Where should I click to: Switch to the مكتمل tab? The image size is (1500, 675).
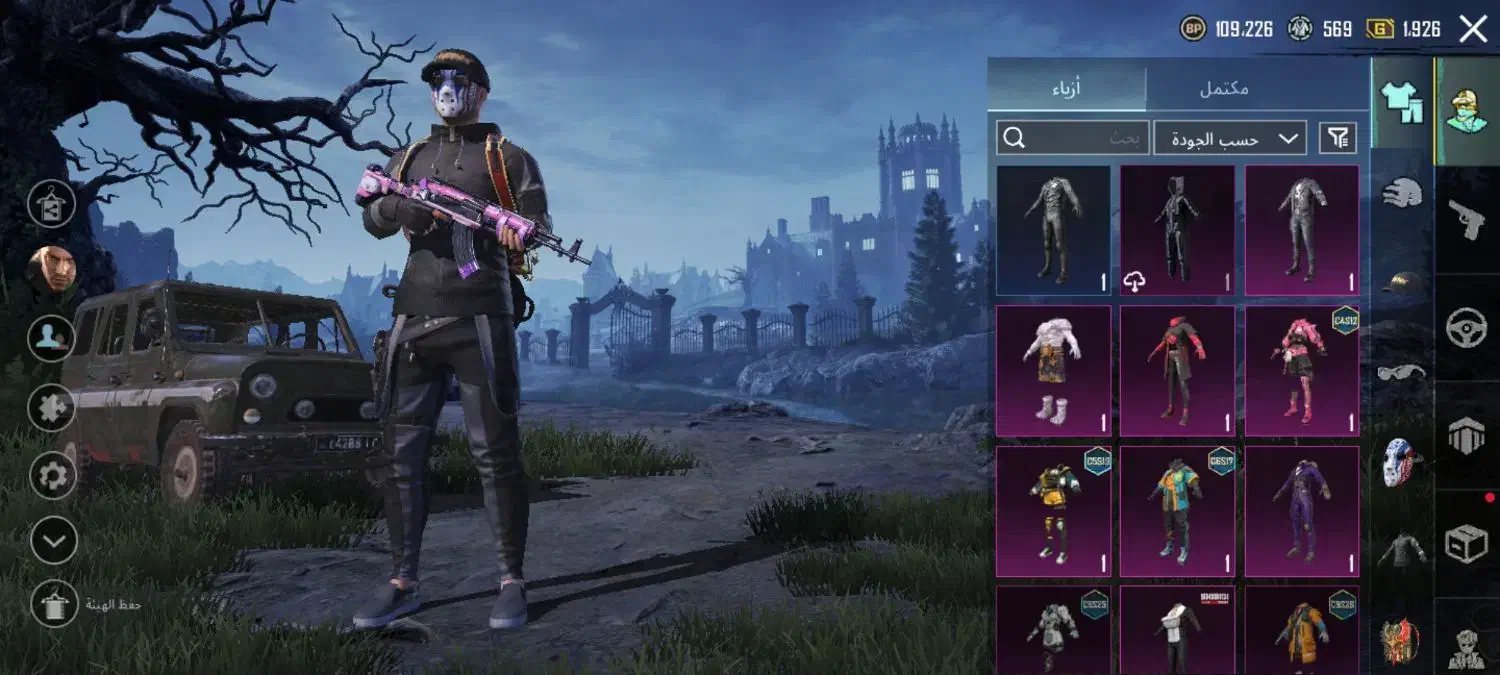pos(1224,88)
